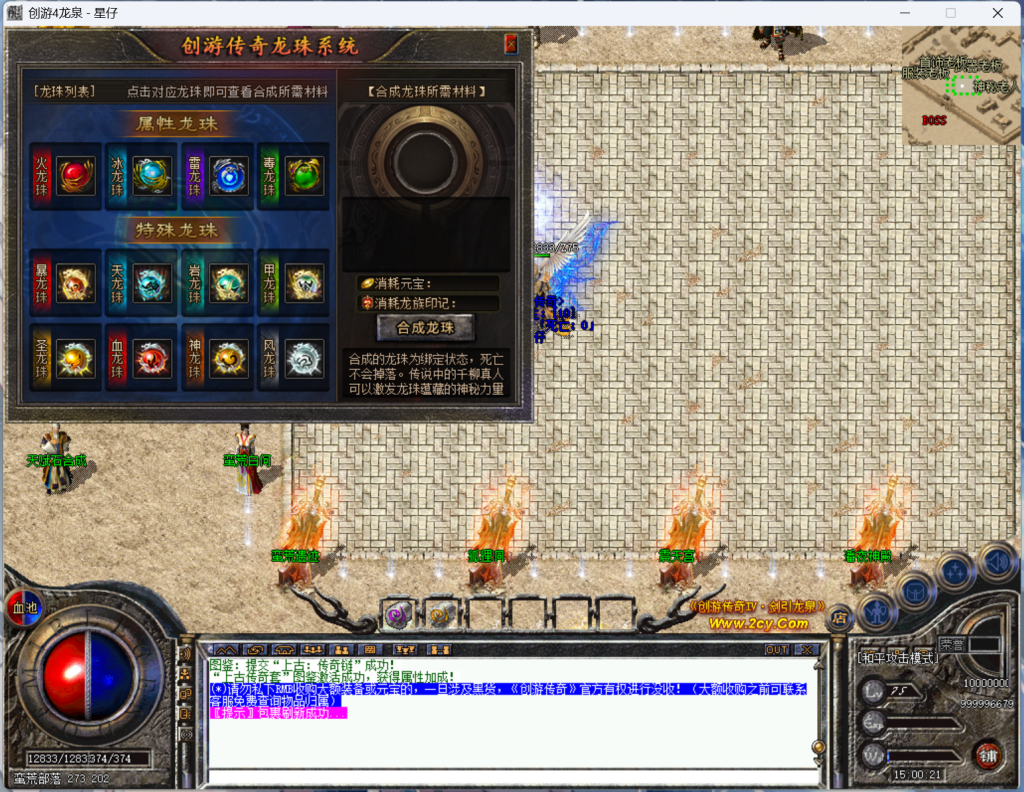1024x792 pixels.
Task: Select the 毒龙珠 poison dragon orb
Action: [302, 176]
